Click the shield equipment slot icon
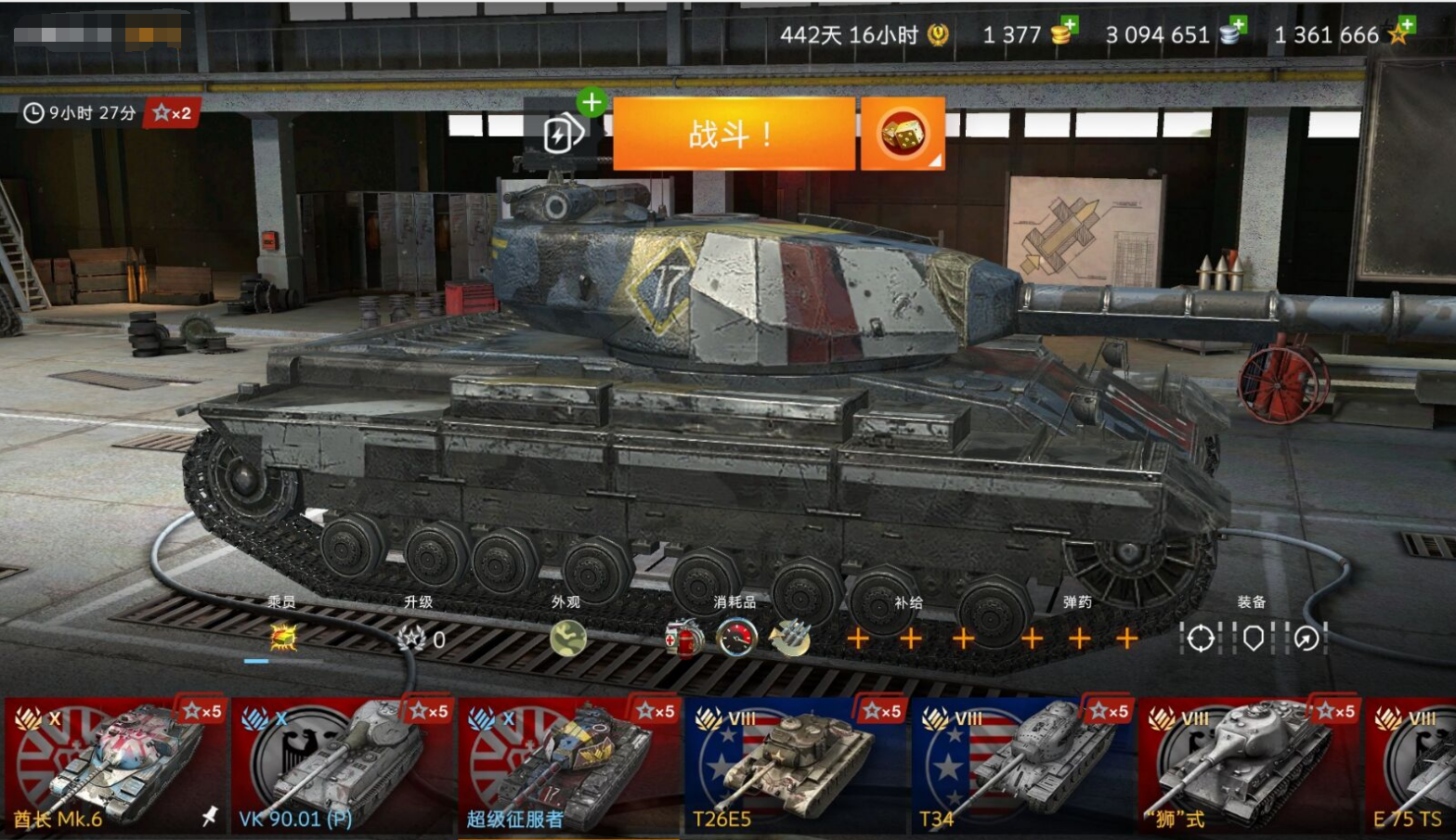The height and width of the screenshot is (840, 1456). pyautogui.click(x=1252, y=639)
